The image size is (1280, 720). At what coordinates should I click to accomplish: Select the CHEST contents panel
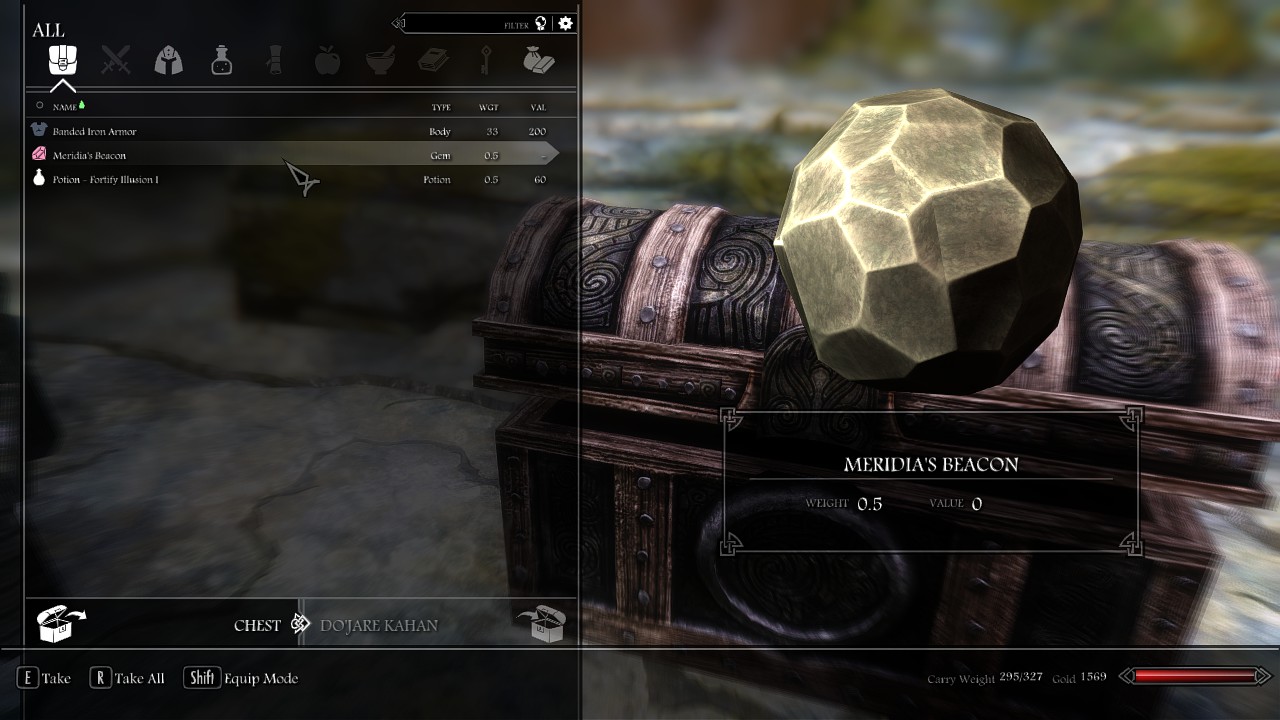click(257, 625)
